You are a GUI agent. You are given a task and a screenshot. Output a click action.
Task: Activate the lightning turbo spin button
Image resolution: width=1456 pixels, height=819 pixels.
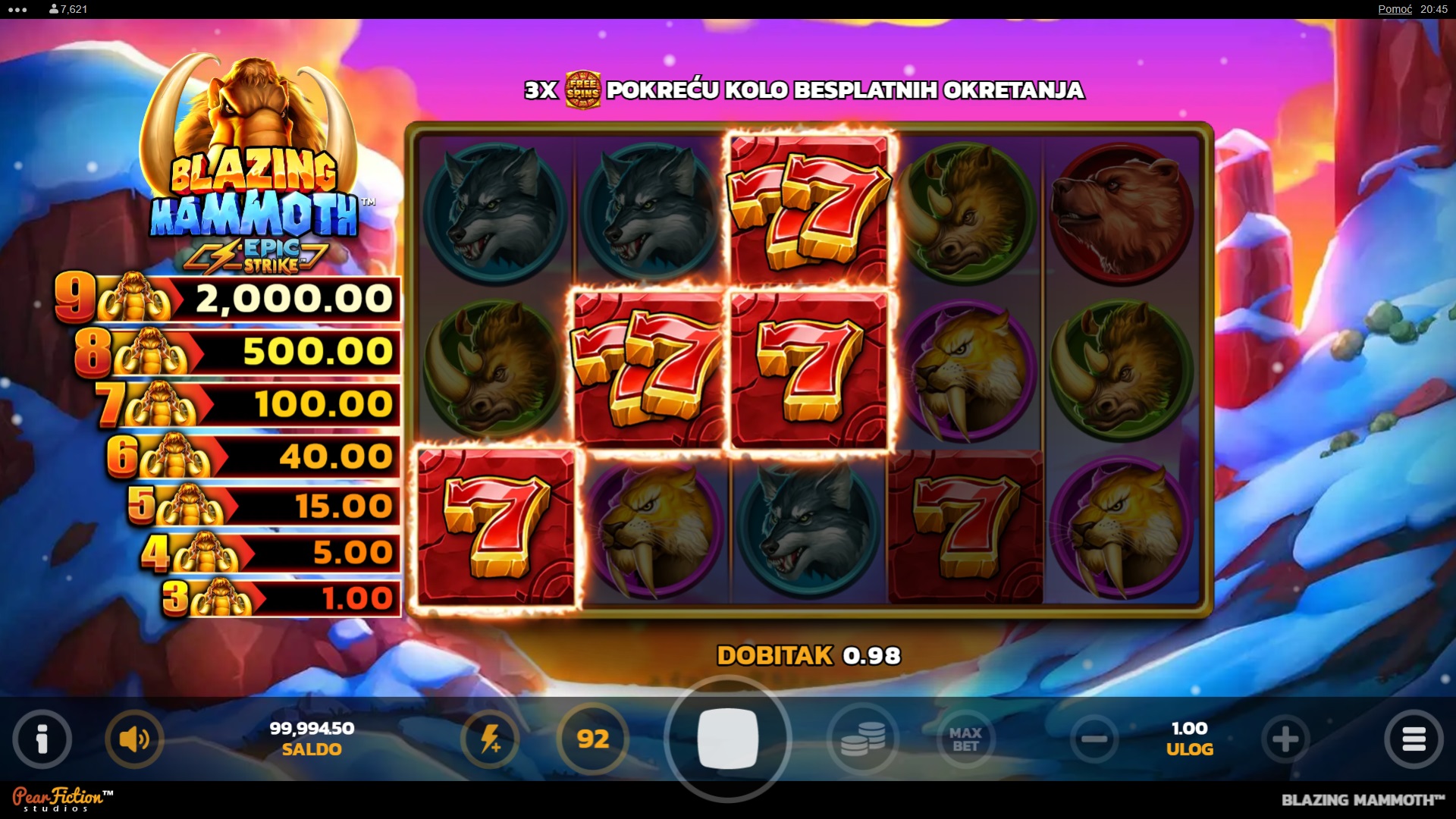490,739
